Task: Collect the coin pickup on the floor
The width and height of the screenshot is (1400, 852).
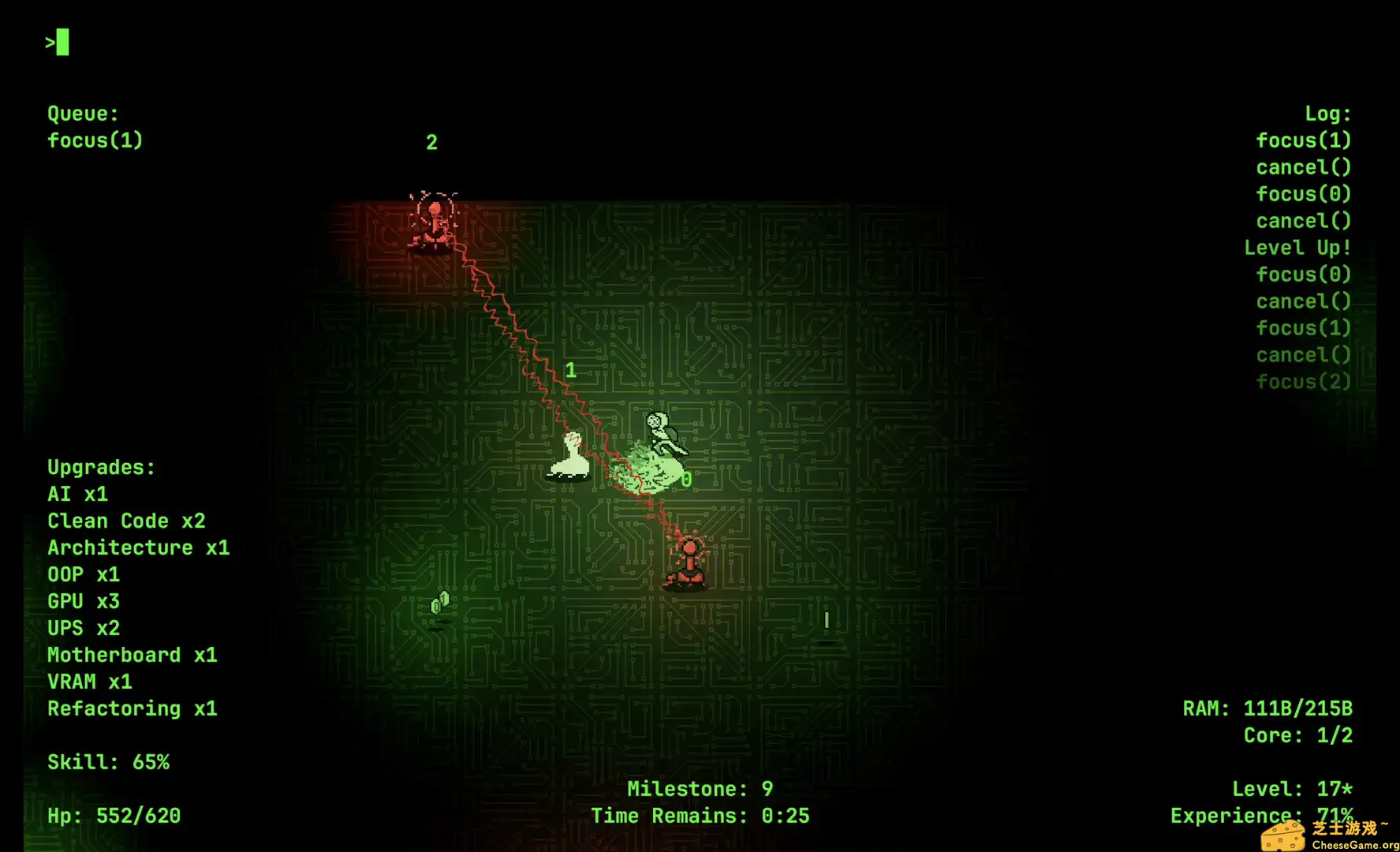Action: (440, 602)
